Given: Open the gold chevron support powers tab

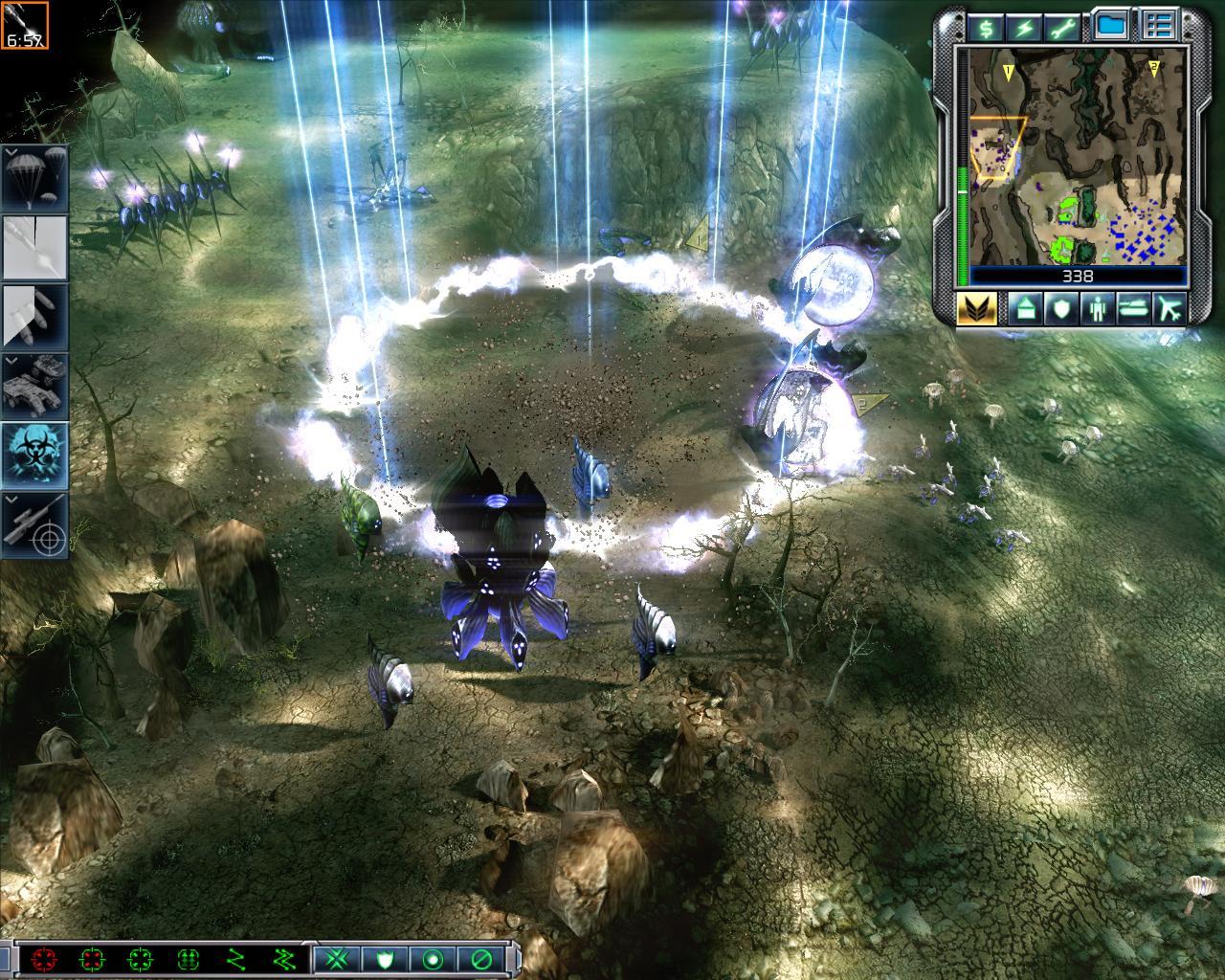Looking at the screenshot, I should coord(976,308).
